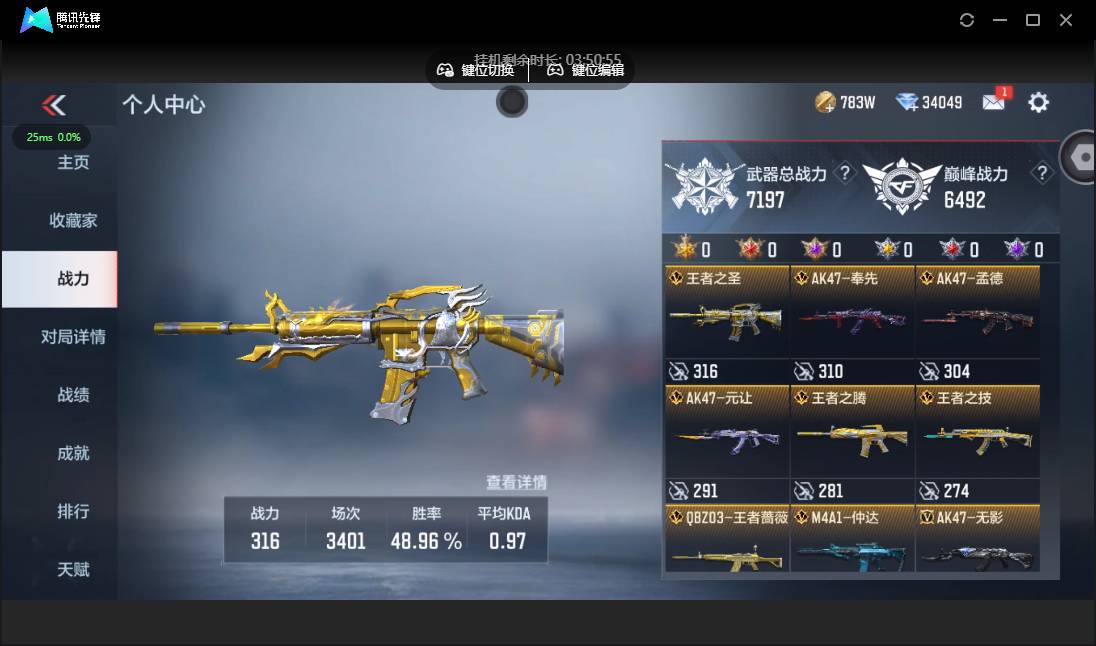The width and height of the screenshot is (1096, 646).
Task: Click the help icon beside 武器总战力
Action: [x=845, y=174]
